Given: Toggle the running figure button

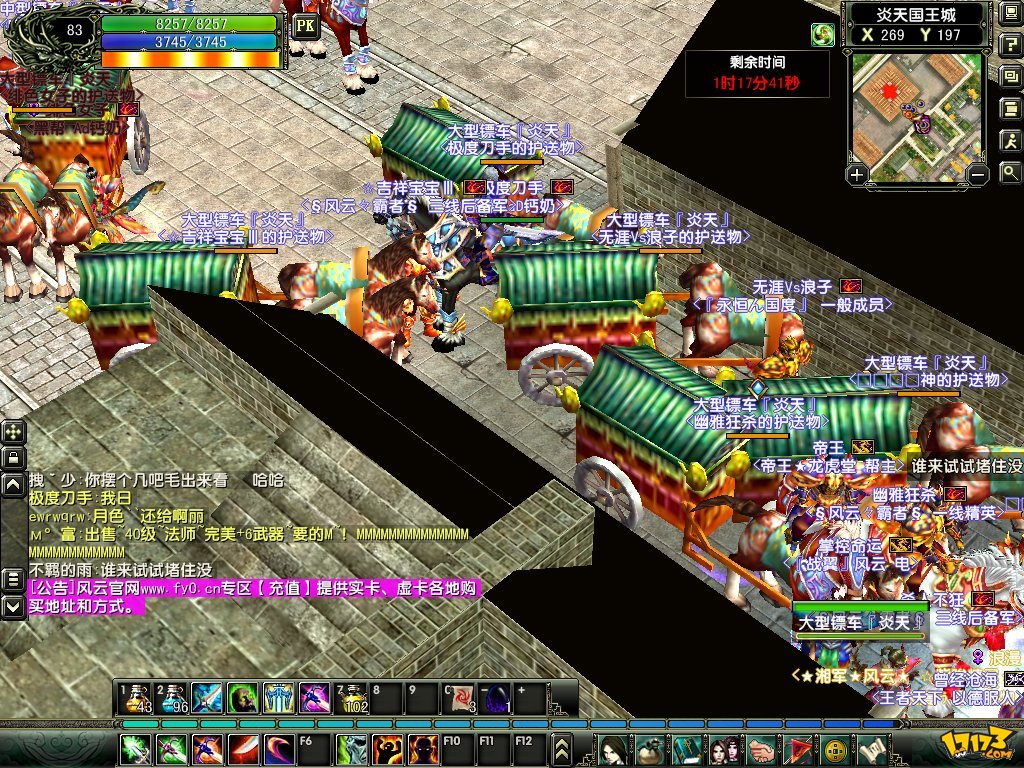Looking at the screenshot, I should 1010,142.
